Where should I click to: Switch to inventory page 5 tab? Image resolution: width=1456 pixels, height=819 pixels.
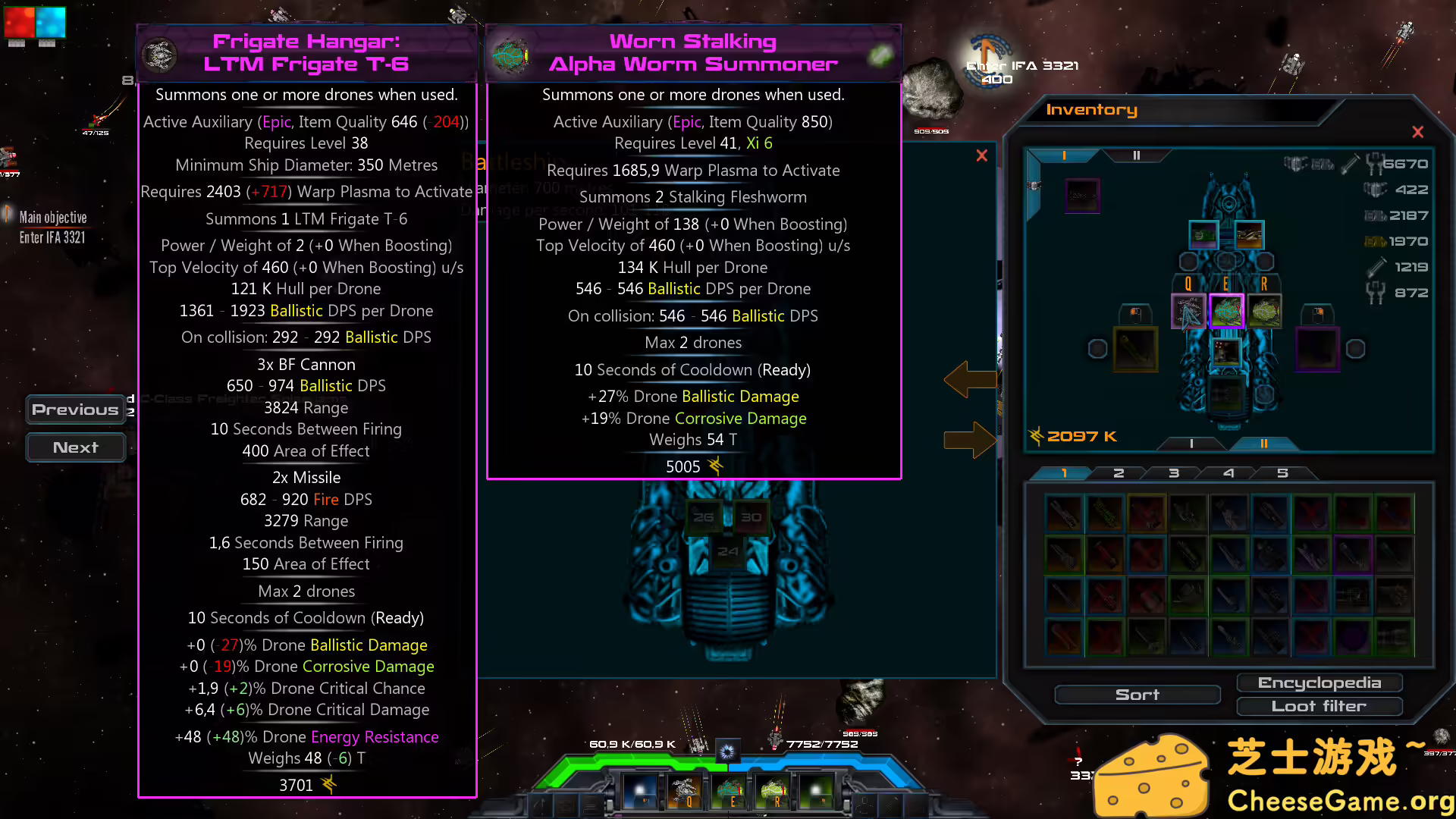[1282, 473]
